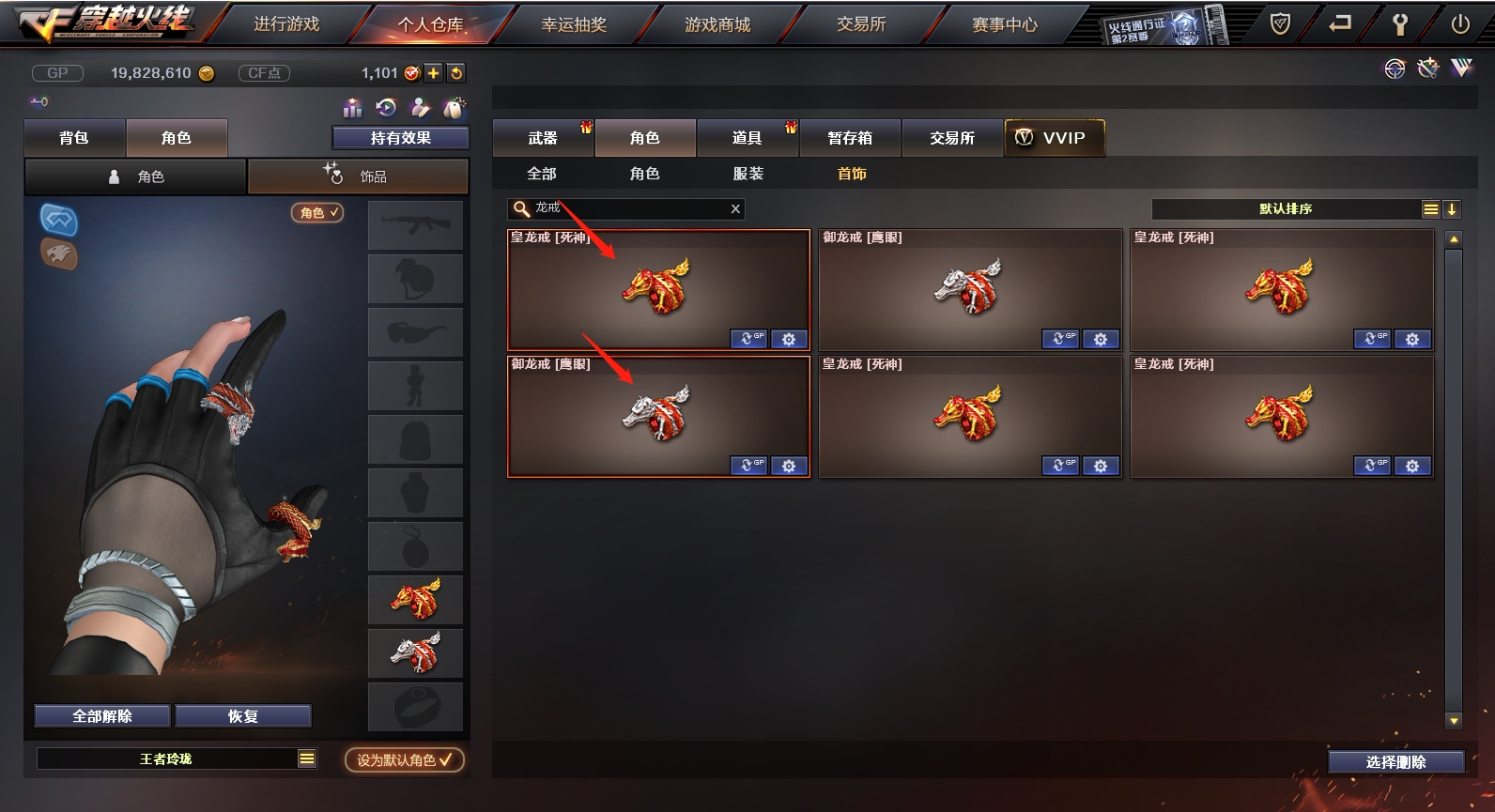Click the 恢复 button
Viewport: 1495px width, 812px height.
pyautogui.click(x=242, y=716)
